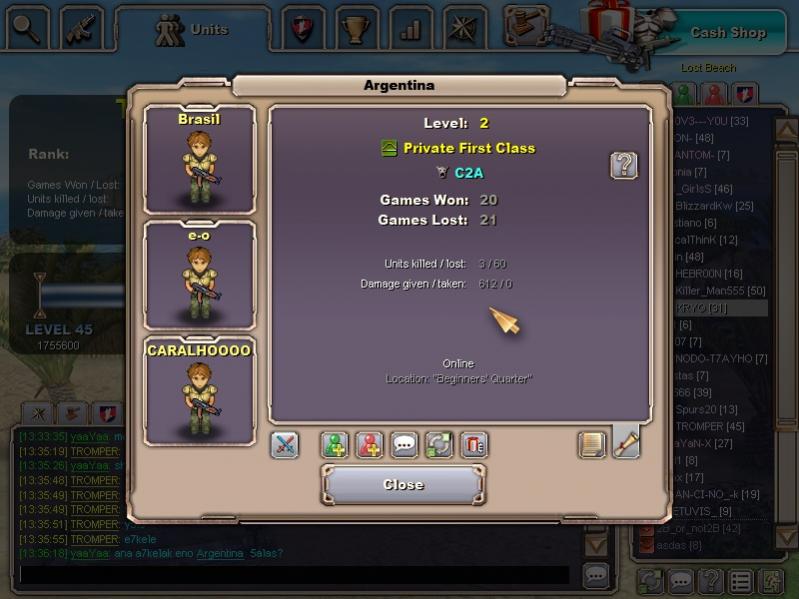Image resolution: width=799 pixels, height=599 pixels.
Task: Open the magnifying glass search tab
Action: point(27,28)
